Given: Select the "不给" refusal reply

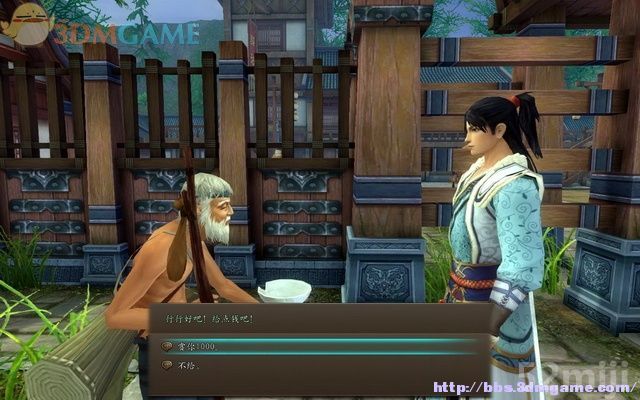Looking at the screenshot, I should (x=190, y=366).
